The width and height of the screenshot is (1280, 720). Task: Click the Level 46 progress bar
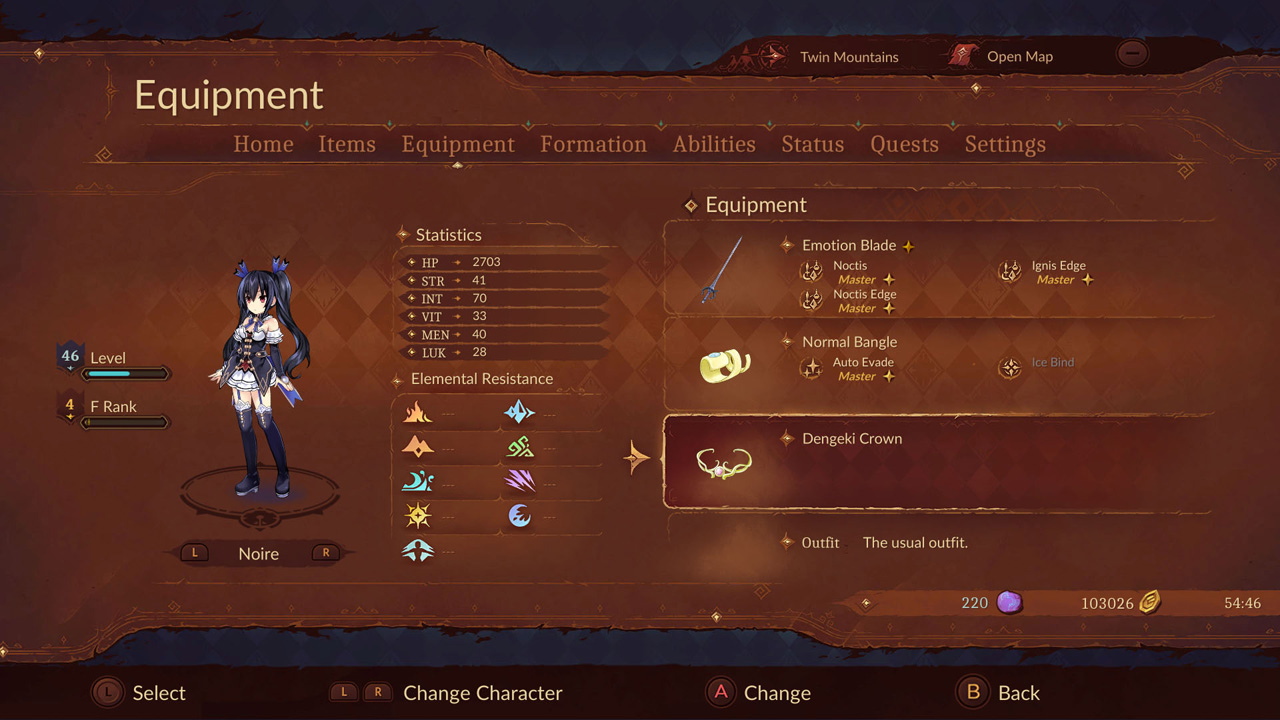[127, 373]
